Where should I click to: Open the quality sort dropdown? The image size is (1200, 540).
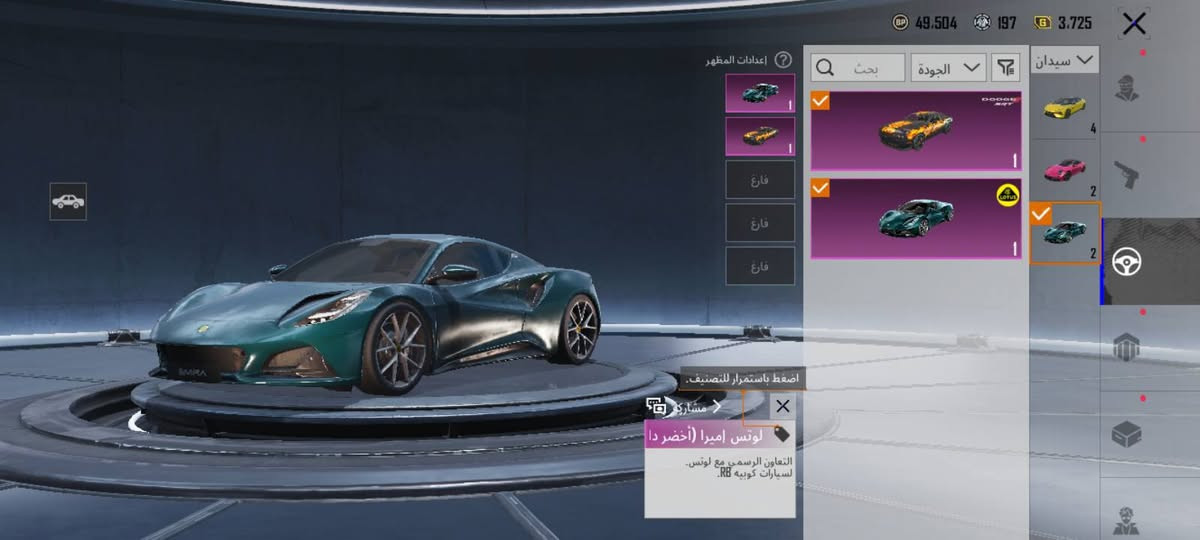click(x=948, y=68)
